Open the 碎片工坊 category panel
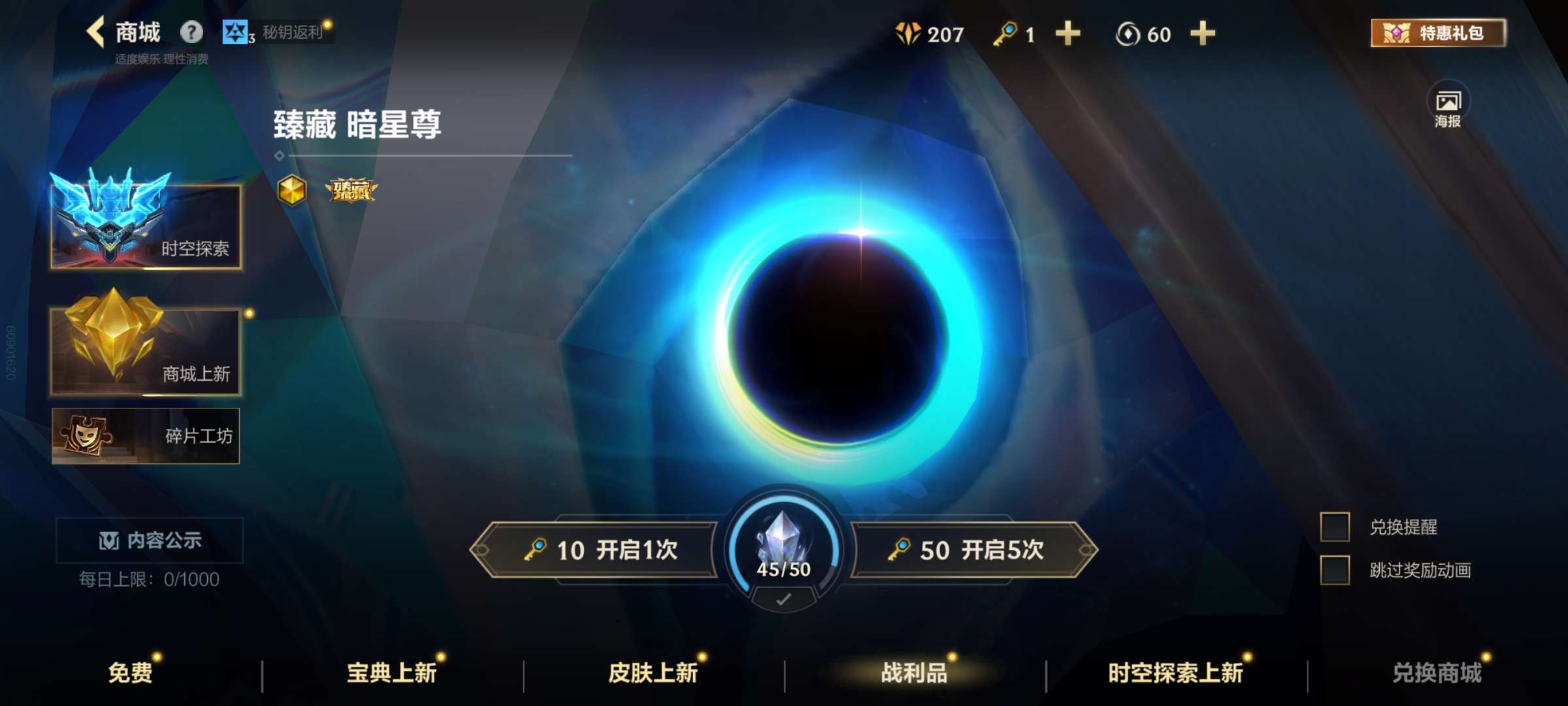 point(146,436)
